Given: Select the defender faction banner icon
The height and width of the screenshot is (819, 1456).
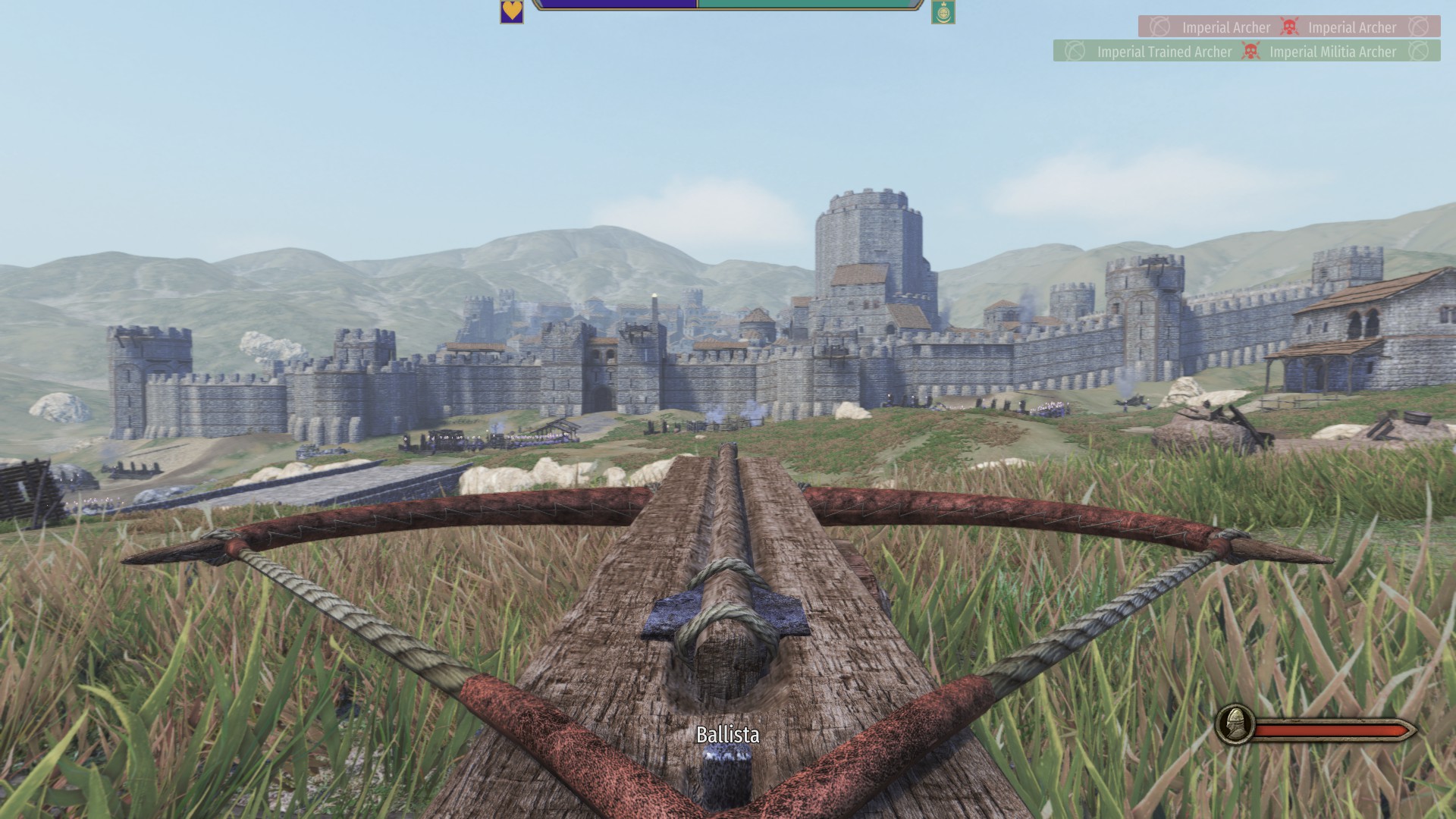Looking at the screenshot, I should click(x=943, y=13).
